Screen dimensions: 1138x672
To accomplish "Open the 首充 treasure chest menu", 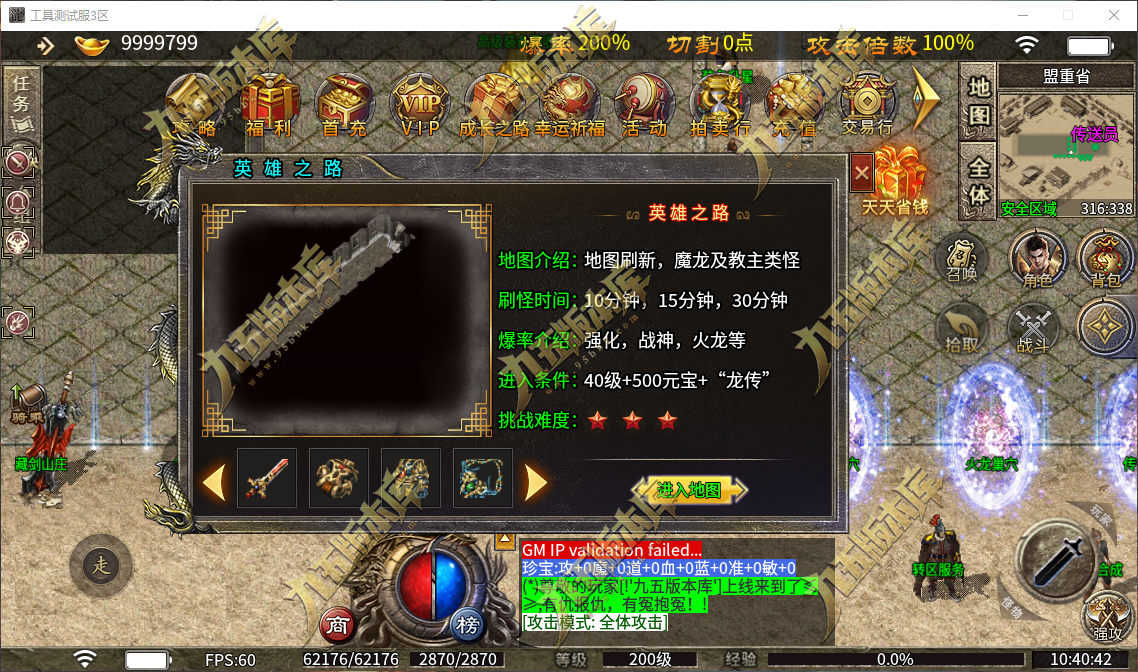I will click(x=344, y=104).
